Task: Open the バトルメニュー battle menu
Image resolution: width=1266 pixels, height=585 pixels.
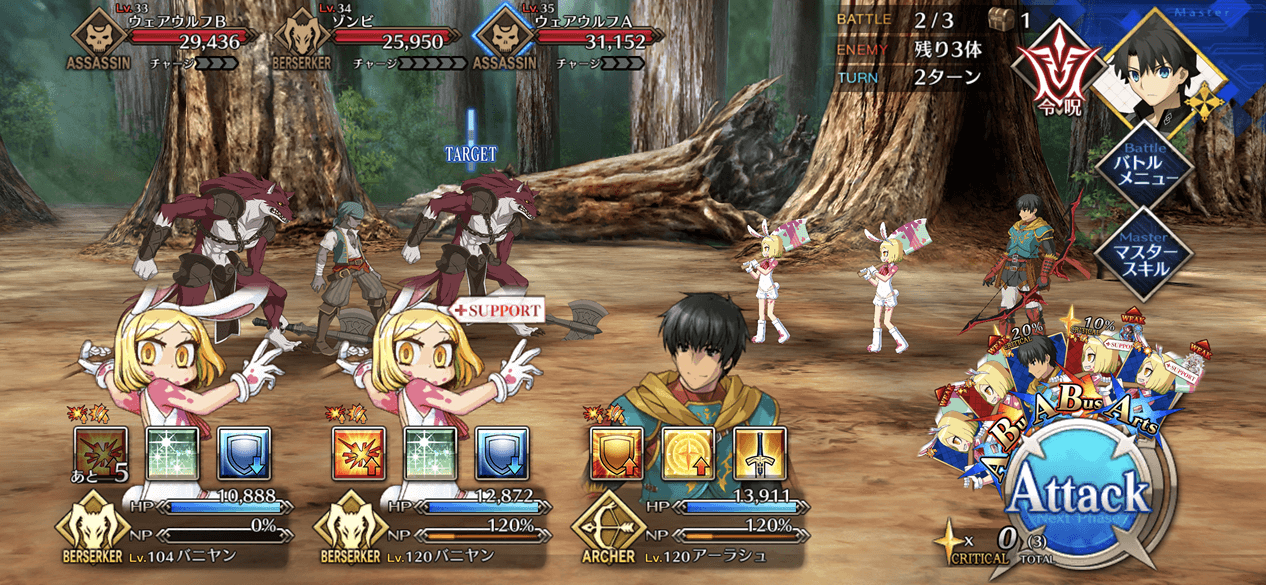Action: pos(1143,165)
